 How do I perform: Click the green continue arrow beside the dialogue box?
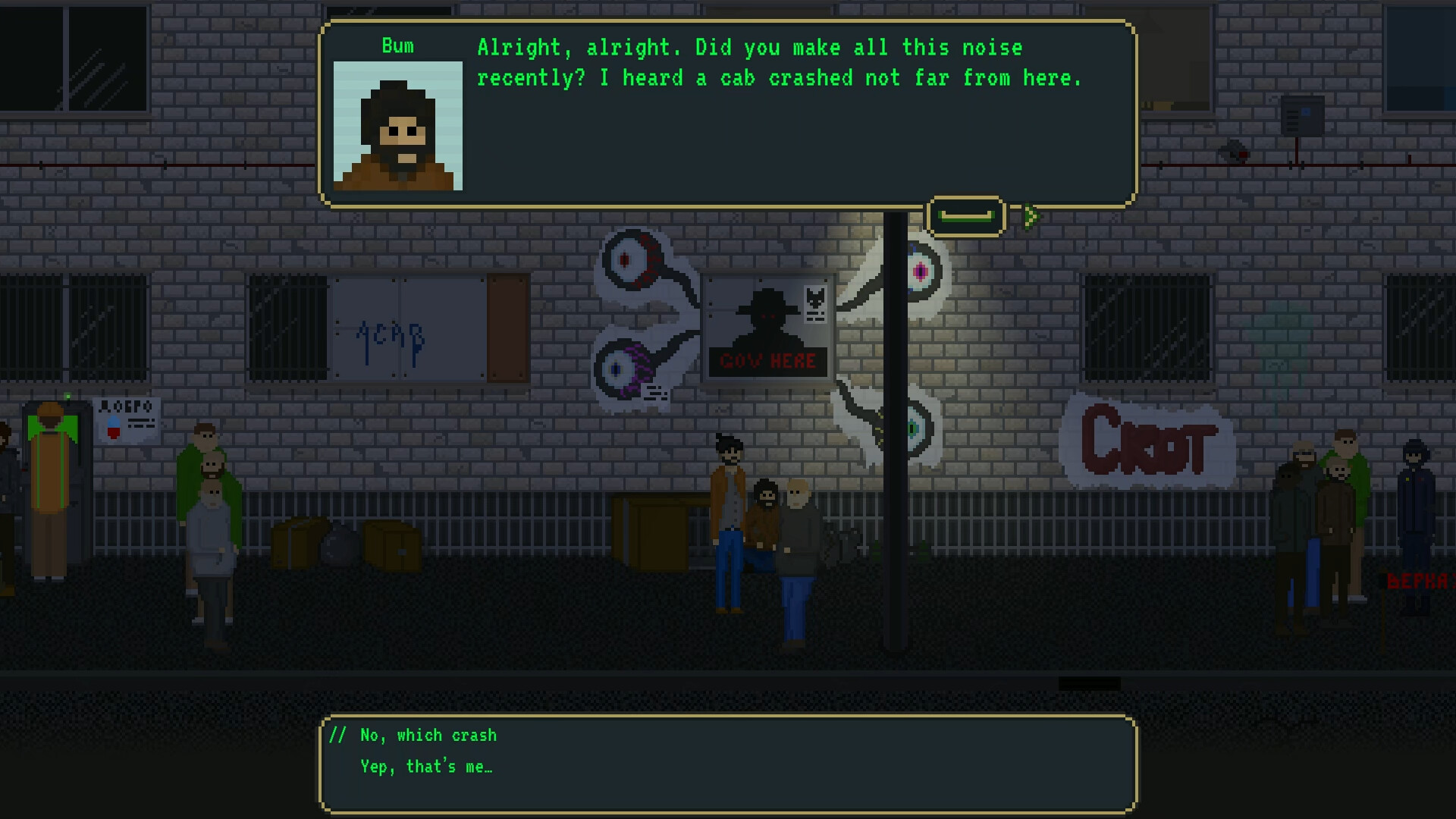[1030, 216]
